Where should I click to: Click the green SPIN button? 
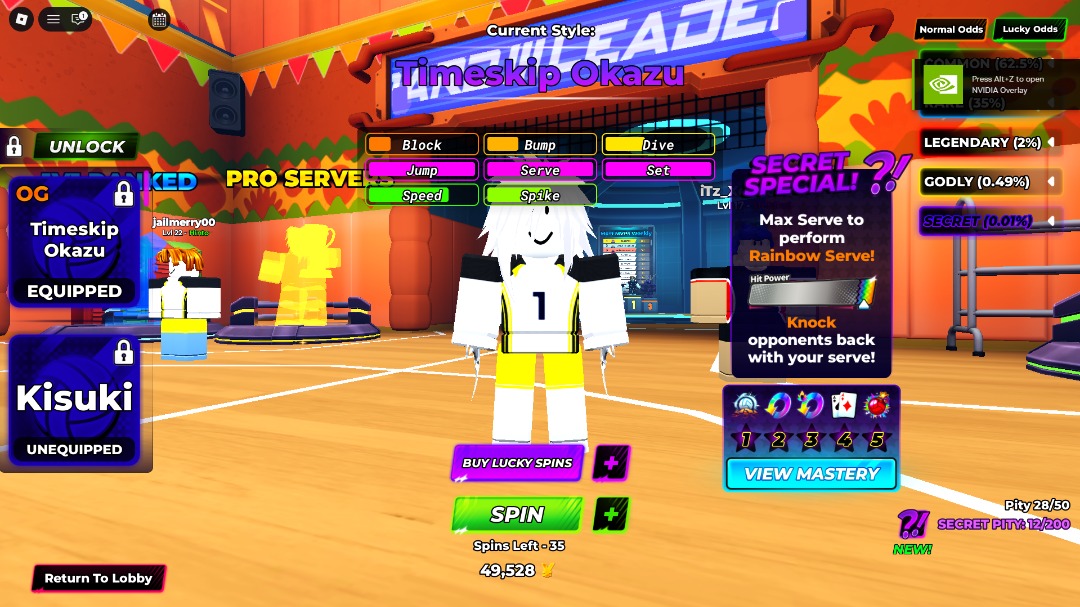(516, 515)
